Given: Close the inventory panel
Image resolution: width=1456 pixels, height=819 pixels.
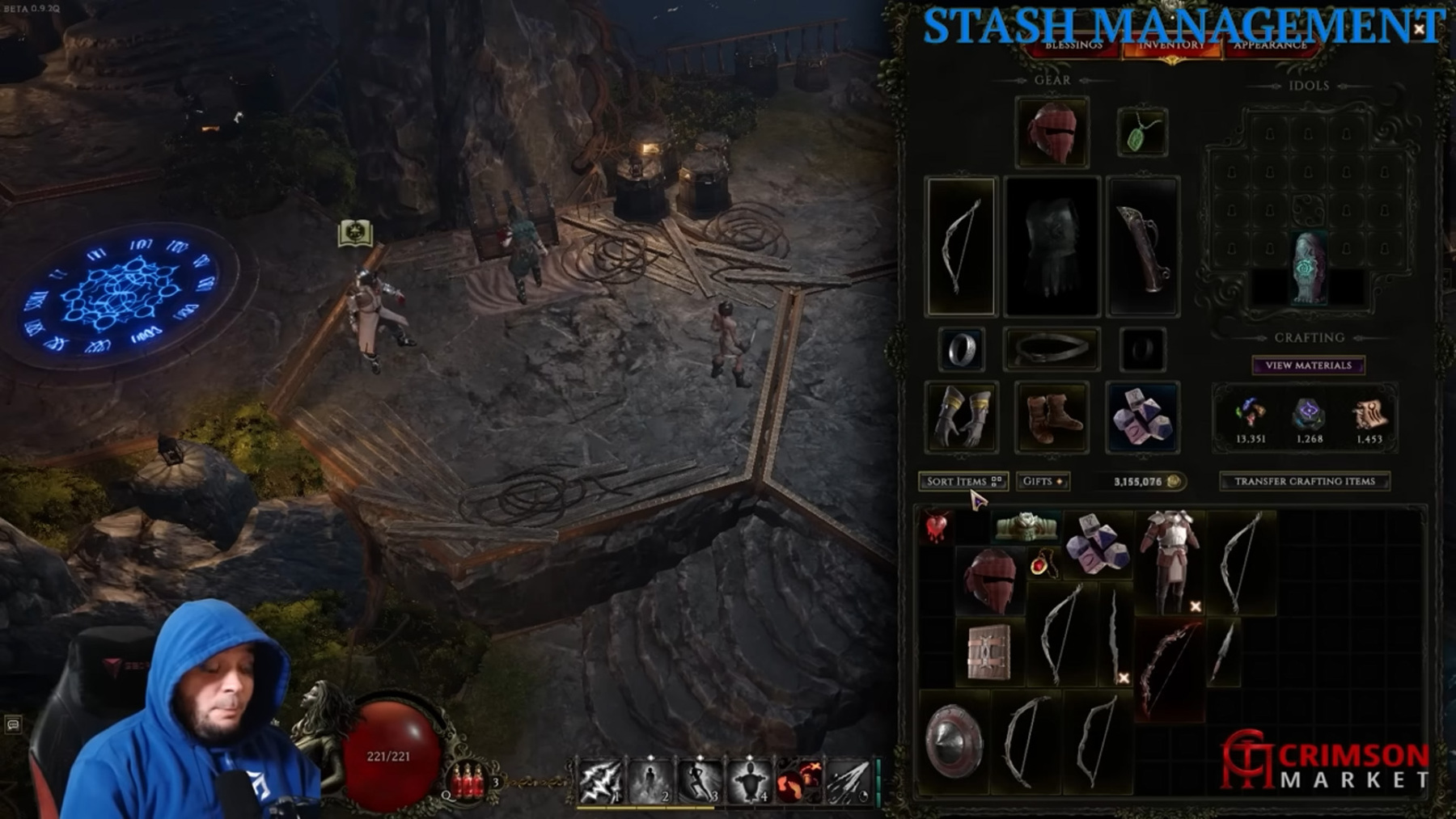Looking at the screenshot, I should coord(1419,29).
